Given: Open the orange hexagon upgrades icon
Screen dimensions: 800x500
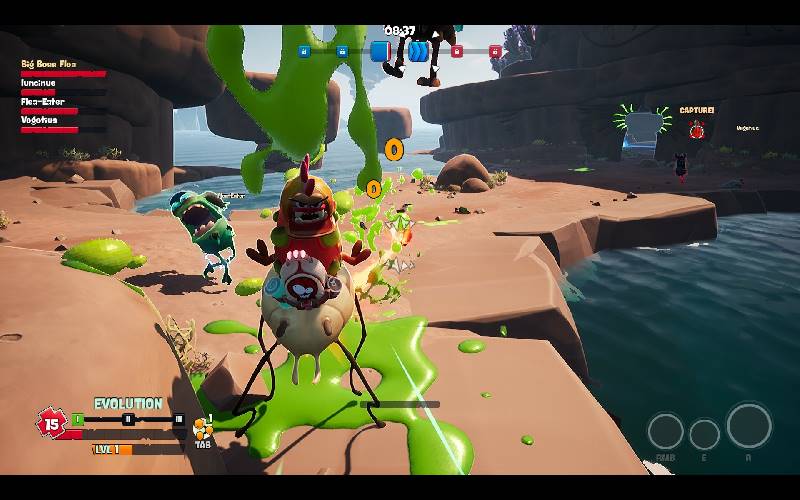Looking at the screenshot, I should pyautogui.click(x=203, y=430).
